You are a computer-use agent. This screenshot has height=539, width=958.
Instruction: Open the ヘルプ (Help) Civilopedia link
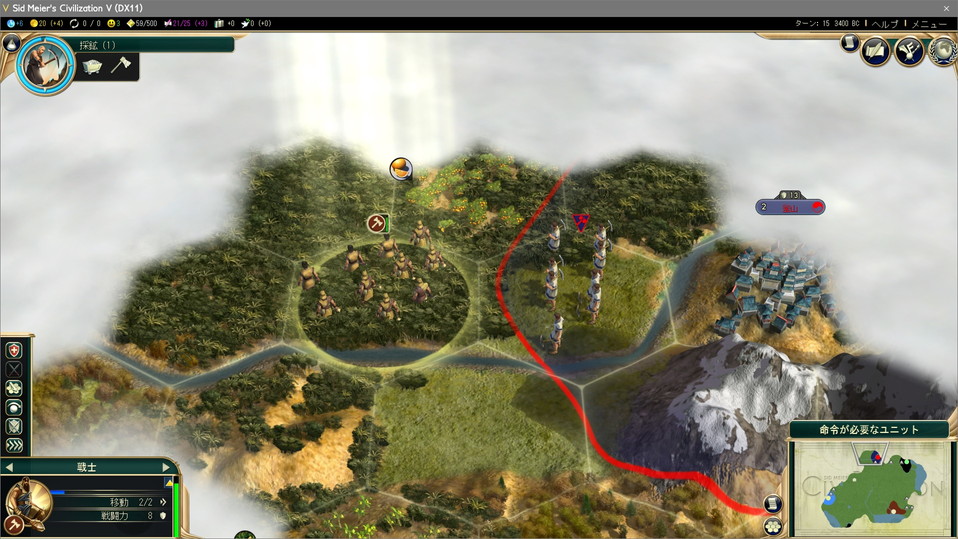click(884, 23)
